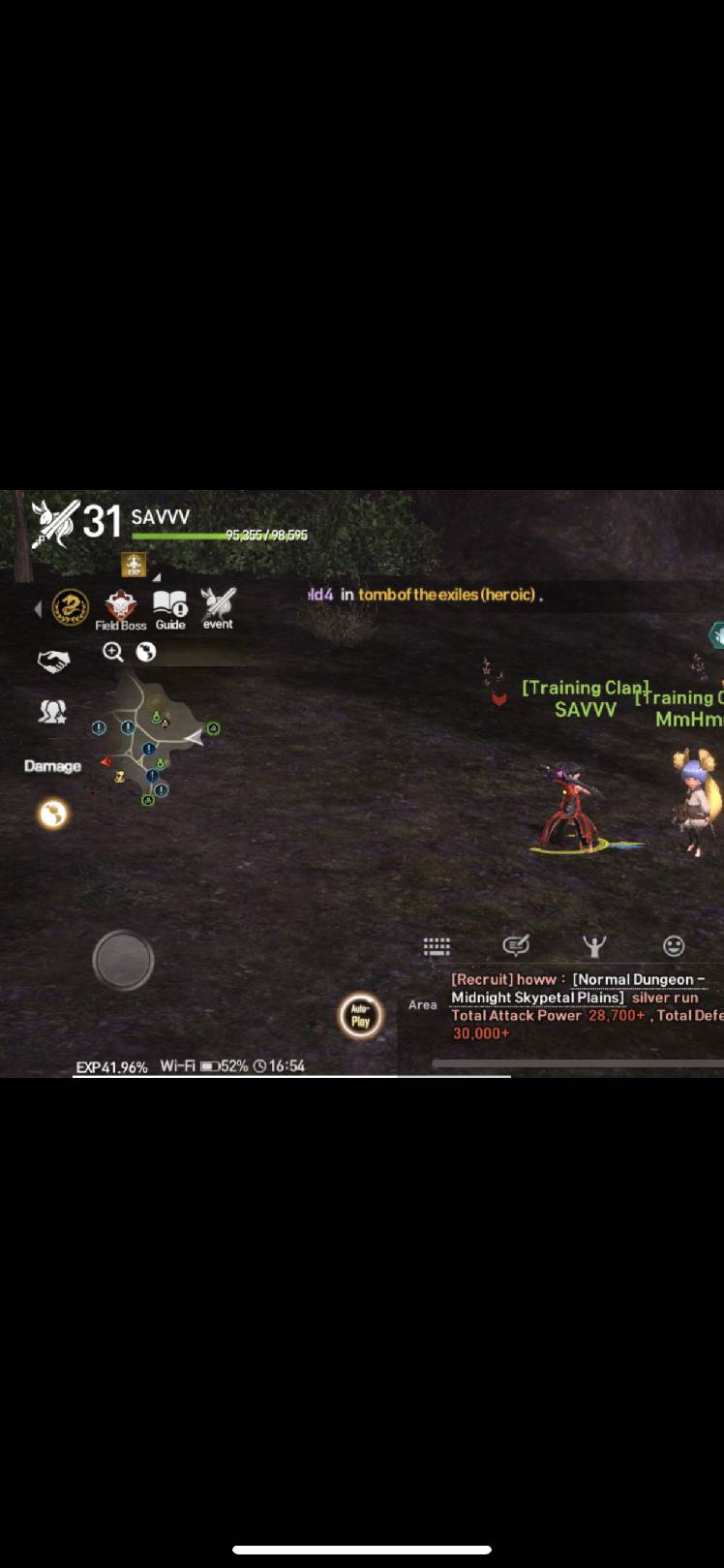
Task: Click the Midnight Skypetal Plains recruit link
Action: click(x=538, y=998)
